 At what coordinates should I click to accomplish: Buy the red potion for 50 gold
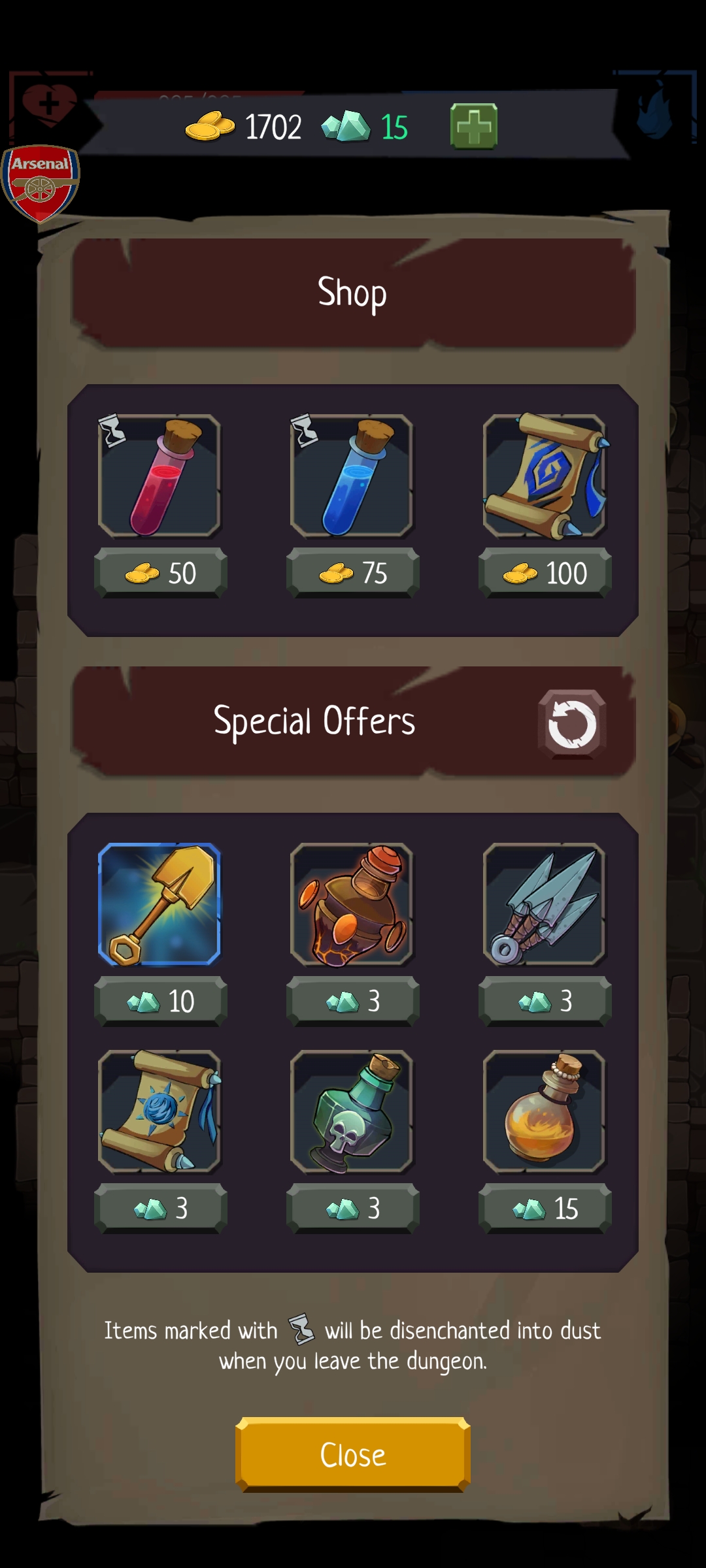161,573
